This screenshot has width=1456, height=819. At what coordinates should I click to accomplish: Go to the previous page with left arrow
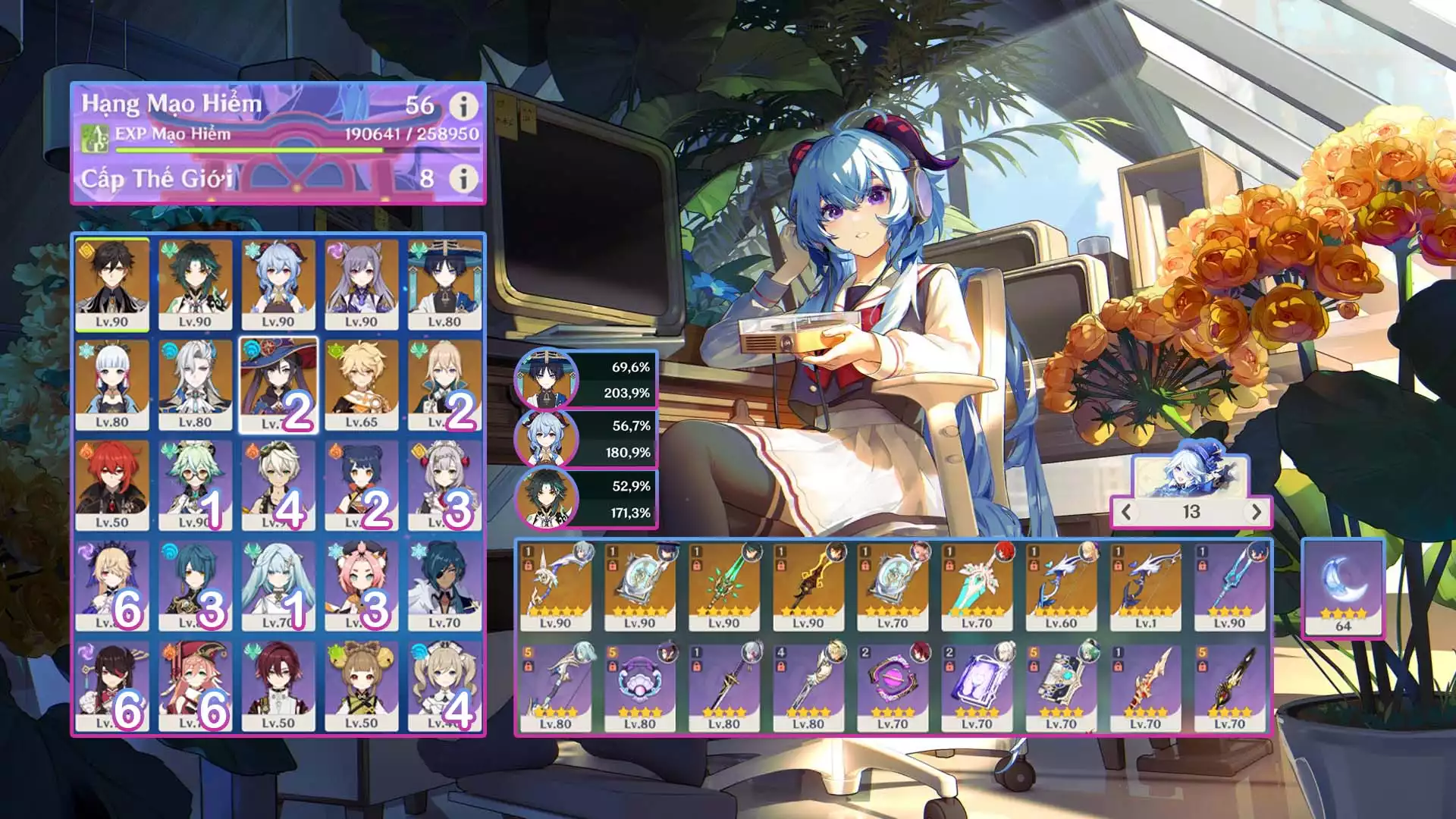(1127, 512)
